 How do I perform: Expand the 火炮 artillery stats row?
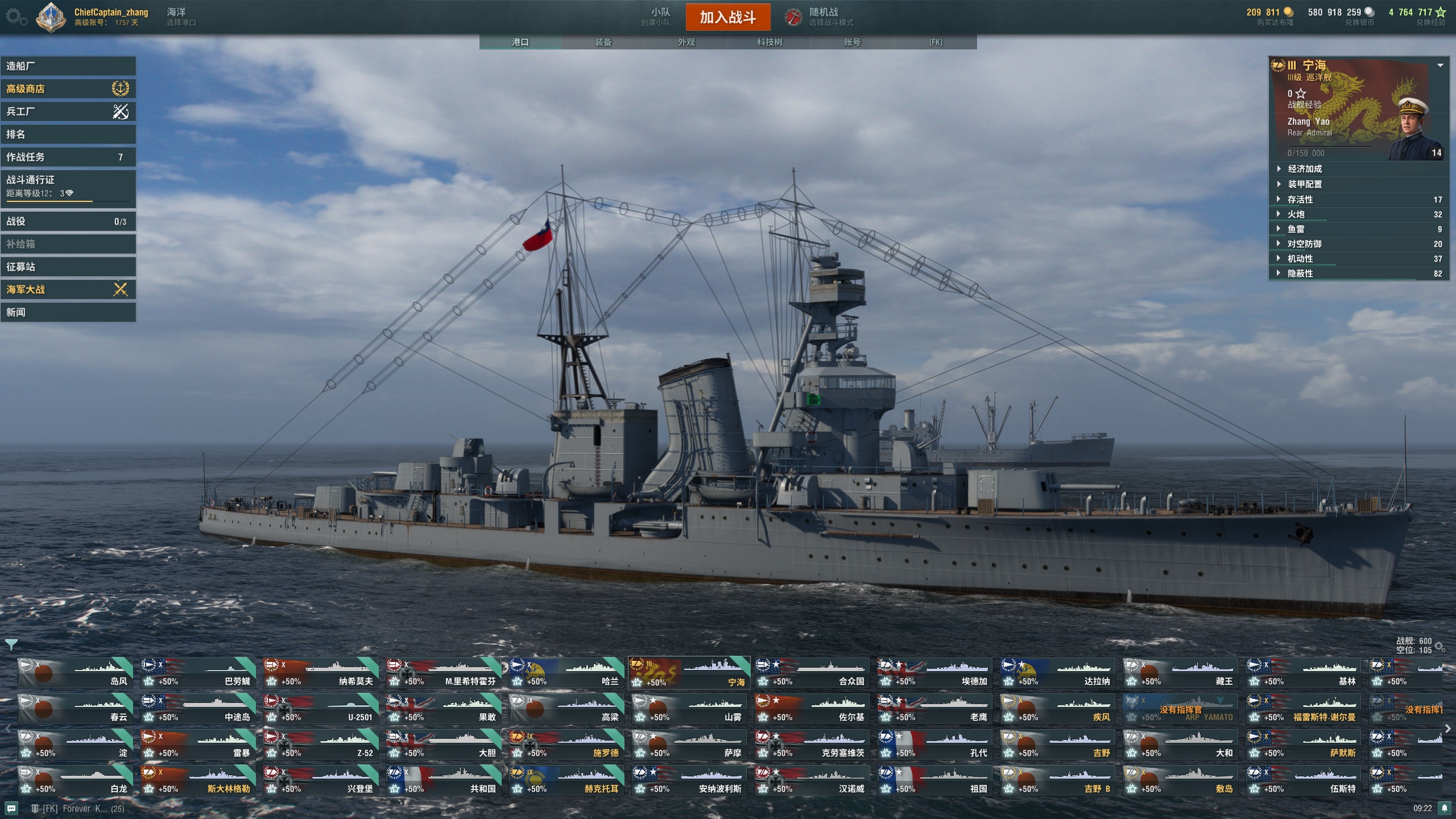tap(1358, 214)
